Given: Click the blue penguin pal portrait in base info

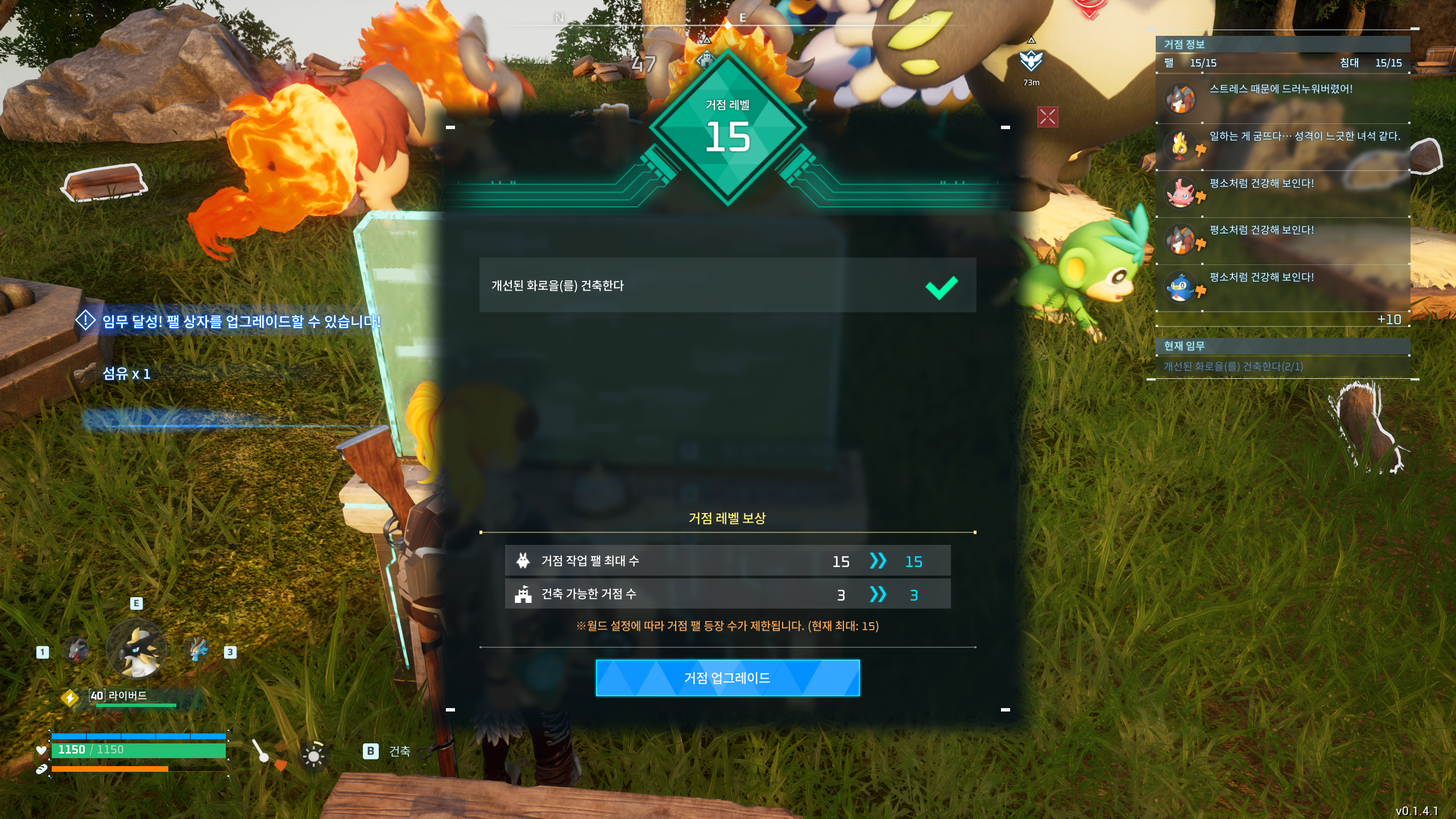Looking at the screenshot, I should tap(1182, 287).
